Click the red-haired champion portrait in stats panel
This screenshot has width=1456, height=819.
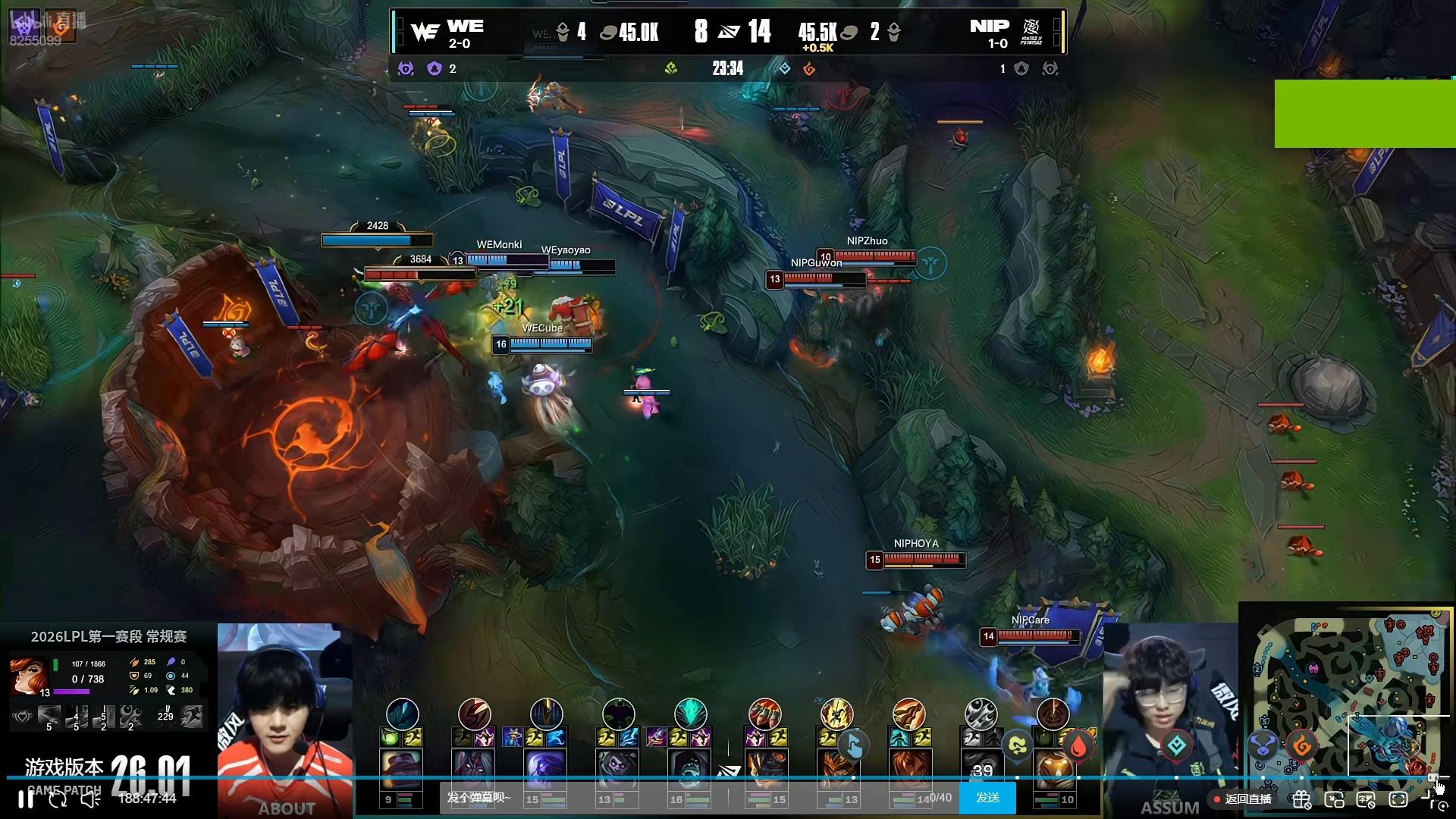pyautogui.click(x=29, y=675)
